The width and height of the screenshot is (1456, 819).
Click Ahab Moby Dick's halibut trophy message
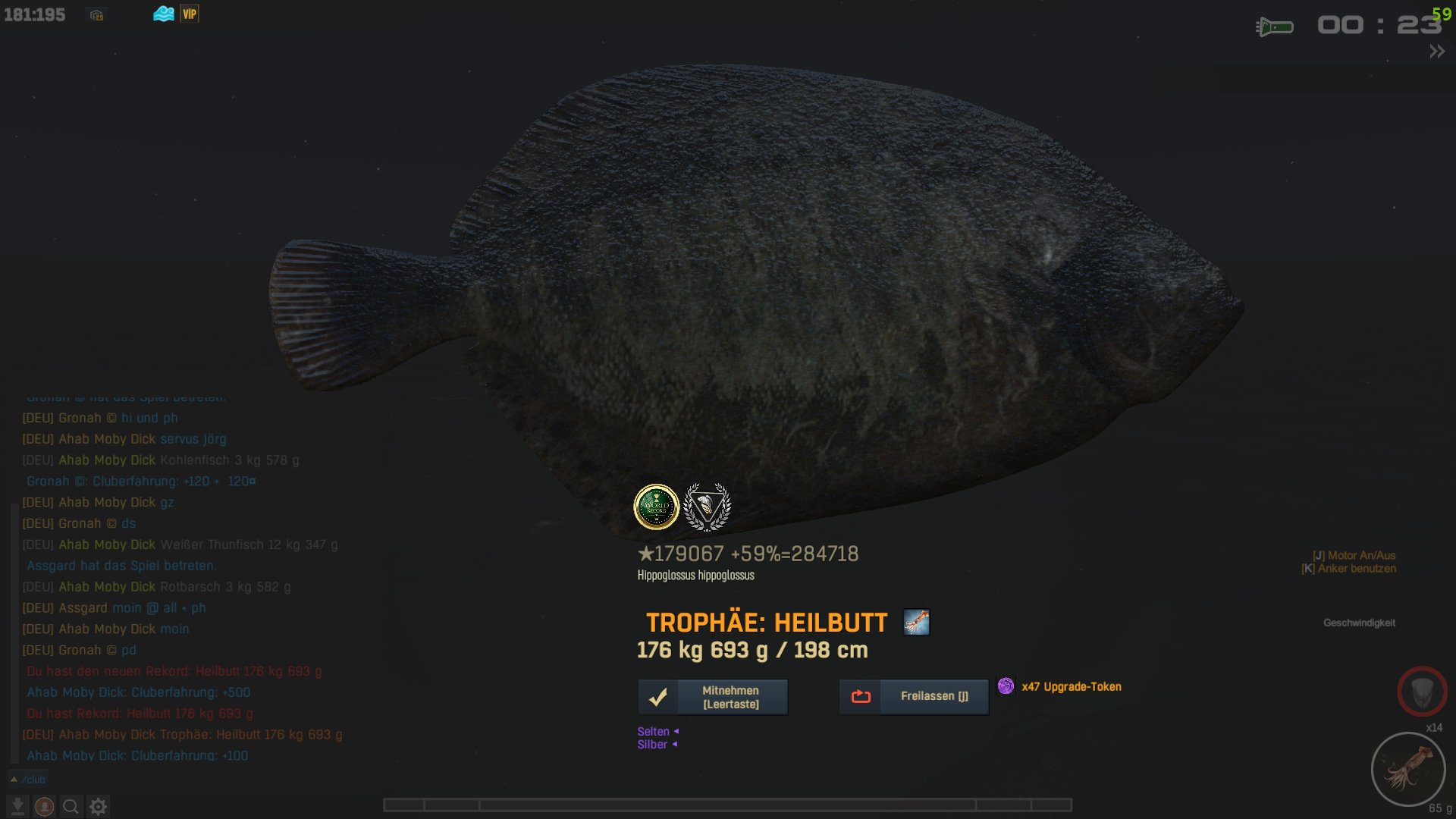point(182,735)
